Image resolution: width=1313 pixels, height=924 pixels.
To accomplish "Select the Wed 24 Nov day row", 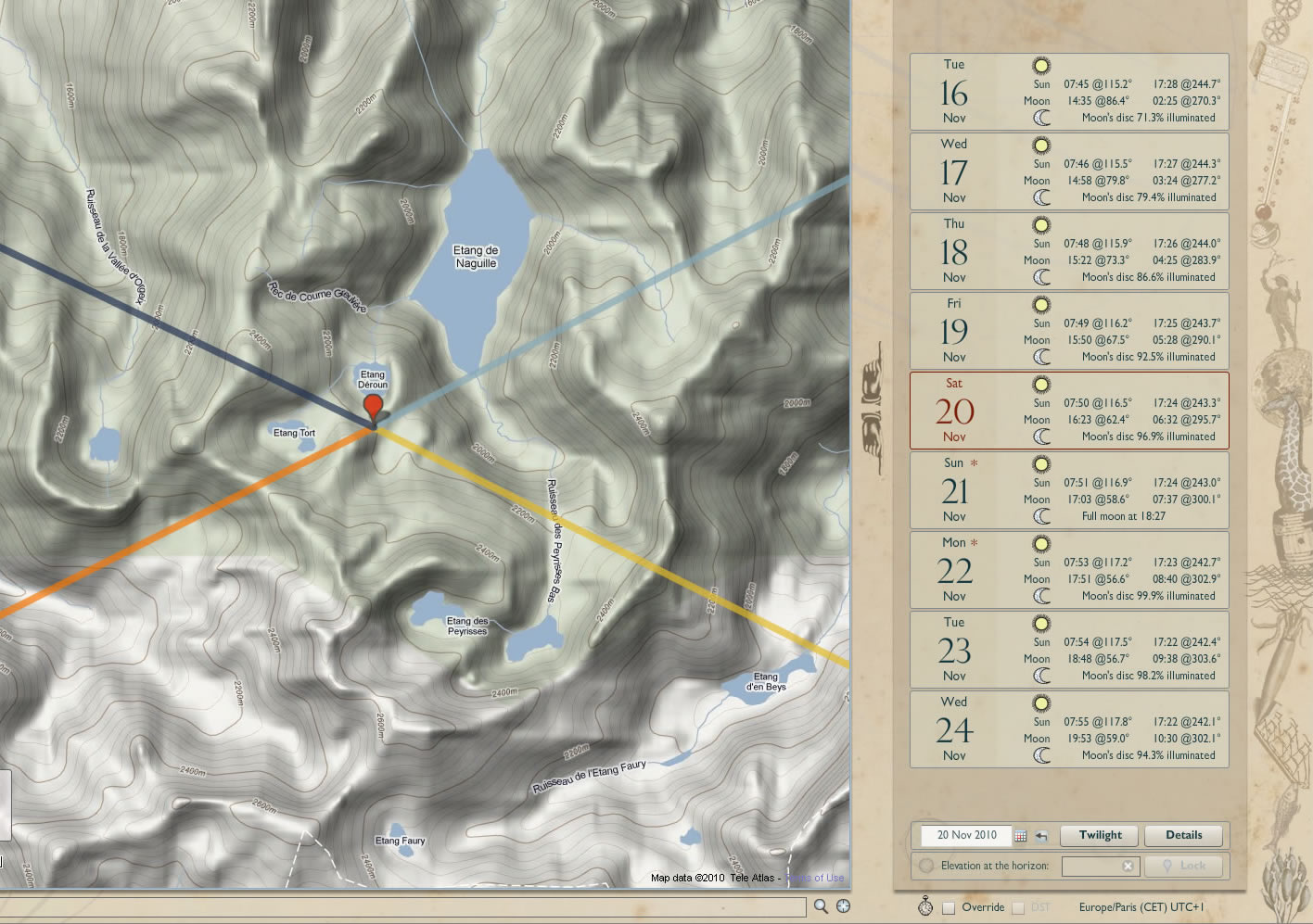I will pos(1069,729).
